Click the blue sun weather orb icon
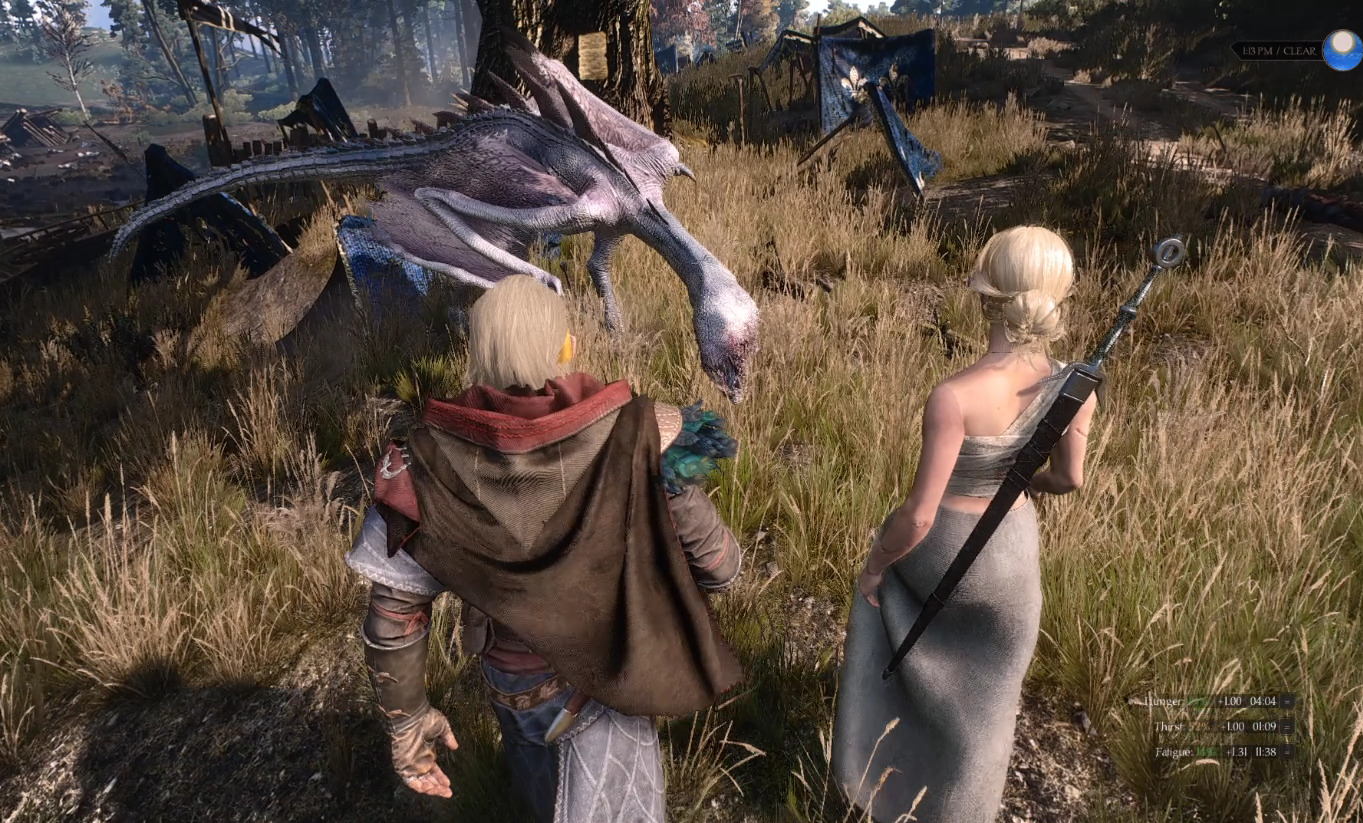Image resolution: width=1363 pixels, height=823 pixels. 1341,50
